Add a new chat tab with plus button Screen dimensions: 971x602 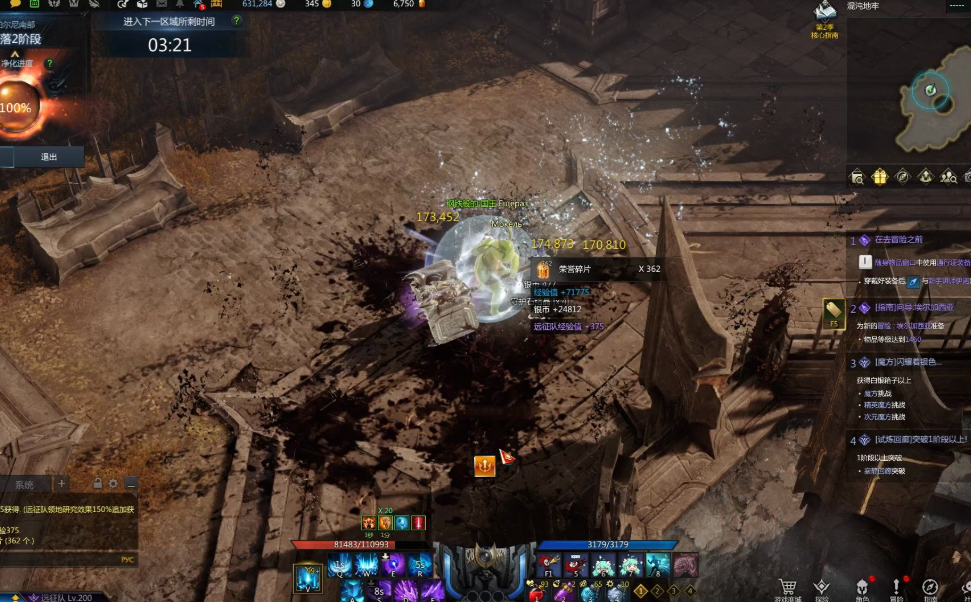coord(62,484)
